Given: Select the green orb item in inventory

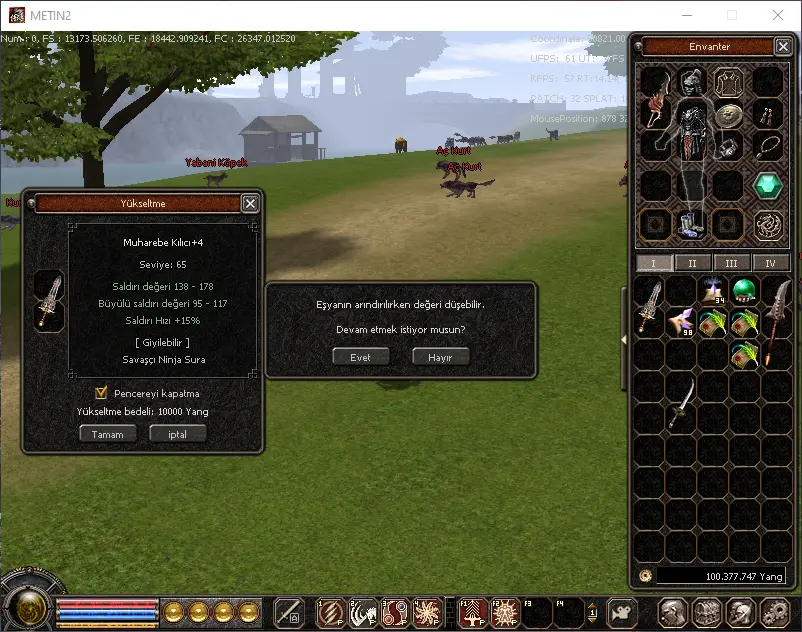Looking at the screenshot, I should pyautogui.click(x=743, y=291).
